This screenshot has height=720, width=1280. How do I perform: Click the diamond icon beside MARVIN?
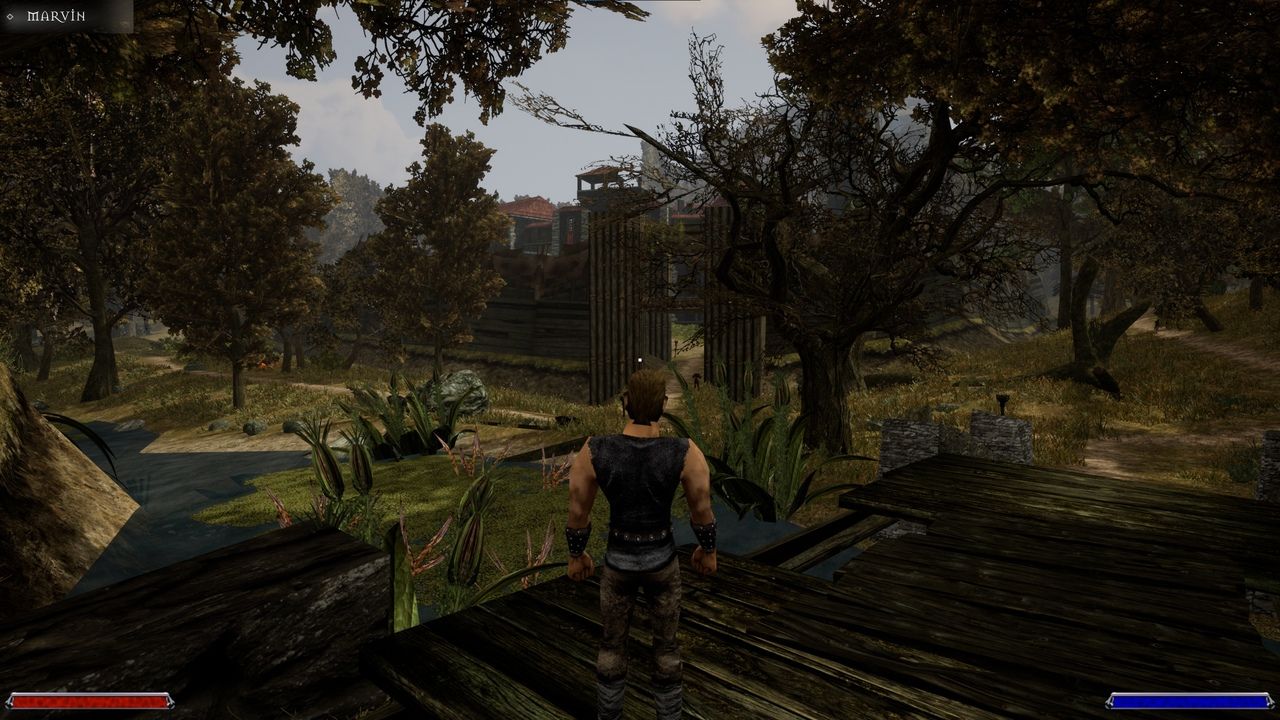pyautogui.click(x=10, y=15)
